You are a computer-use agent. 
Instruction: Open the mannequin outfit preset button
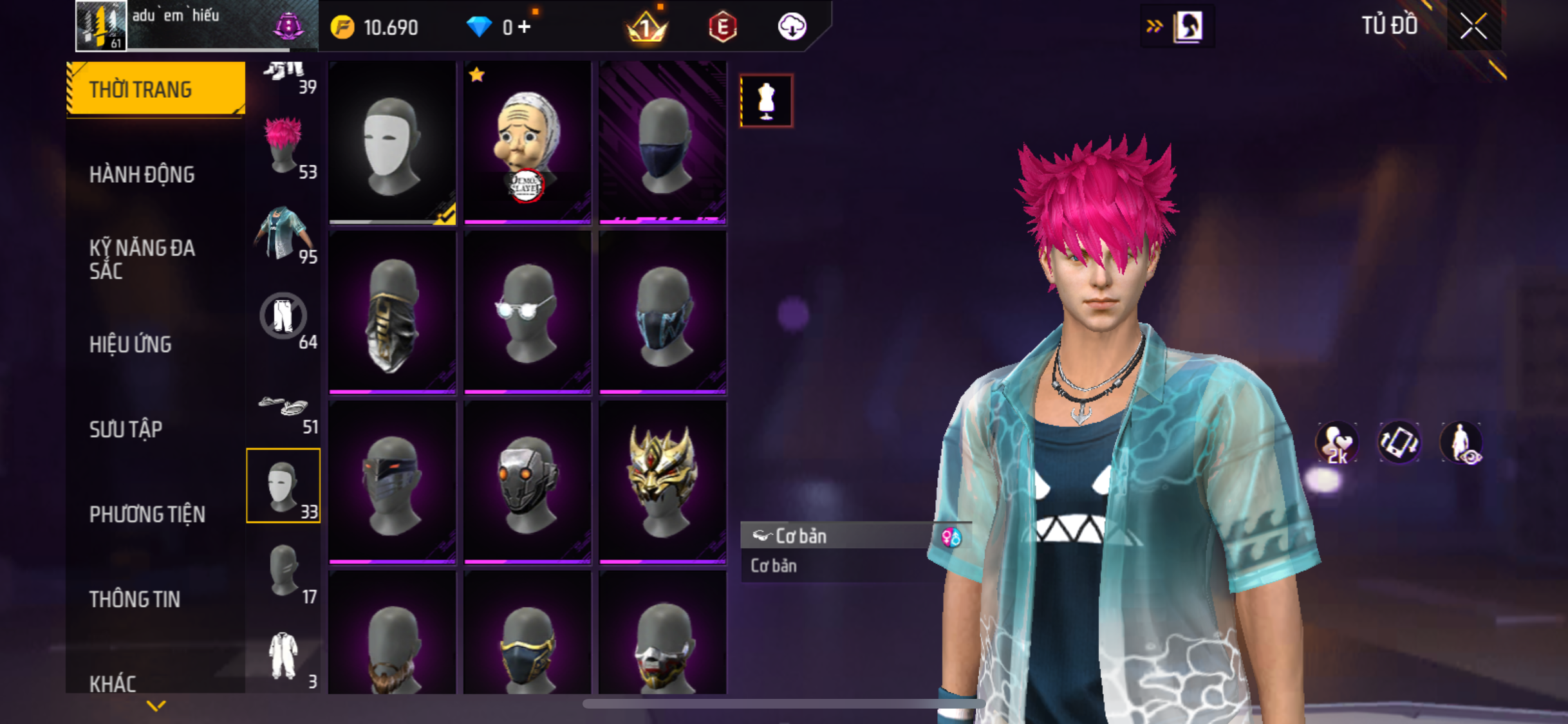tap(766, 101)
